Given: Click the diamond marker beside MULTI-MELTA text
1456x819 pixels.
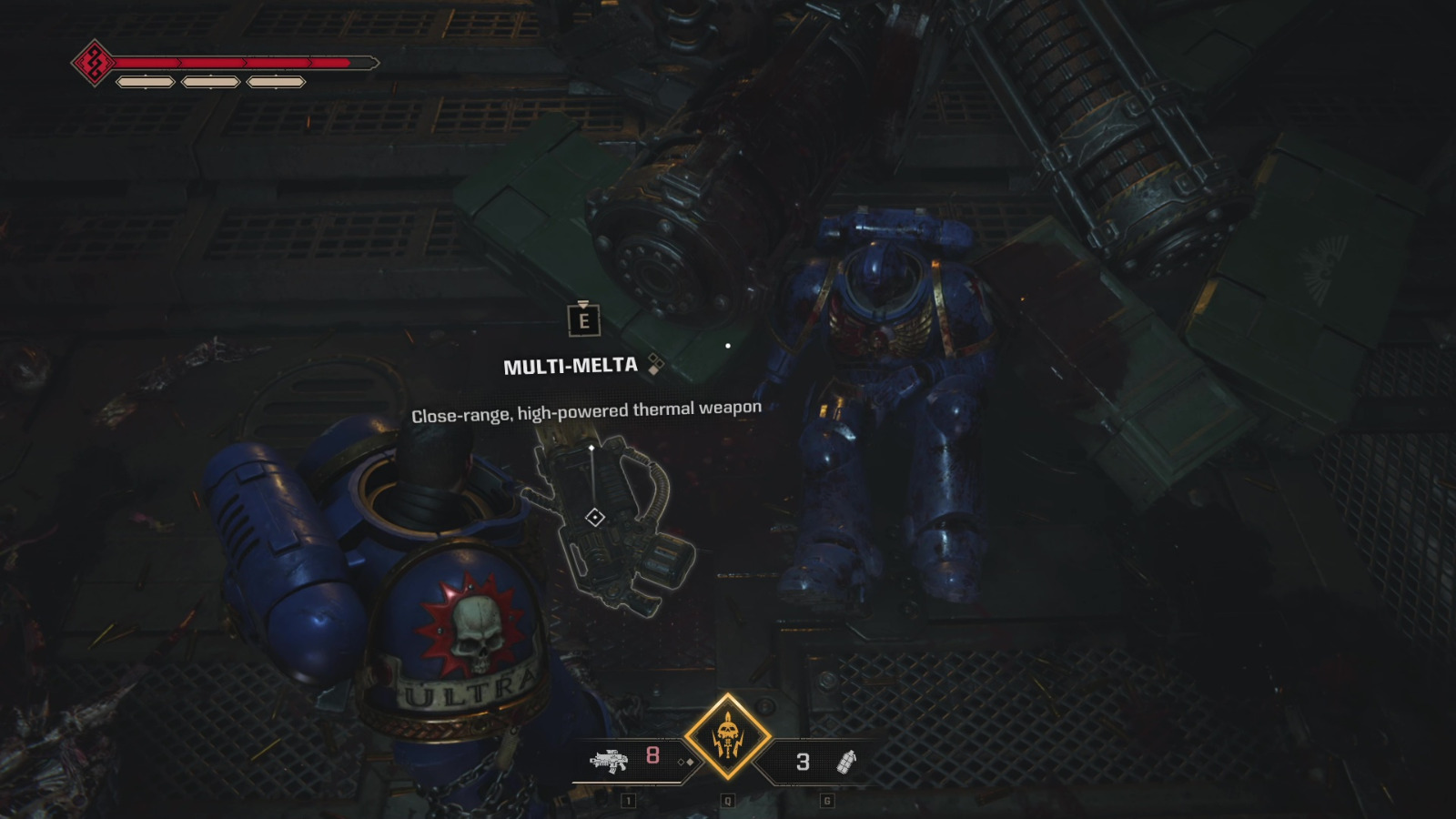Looking at the screenshot, I should pos(655,364).
